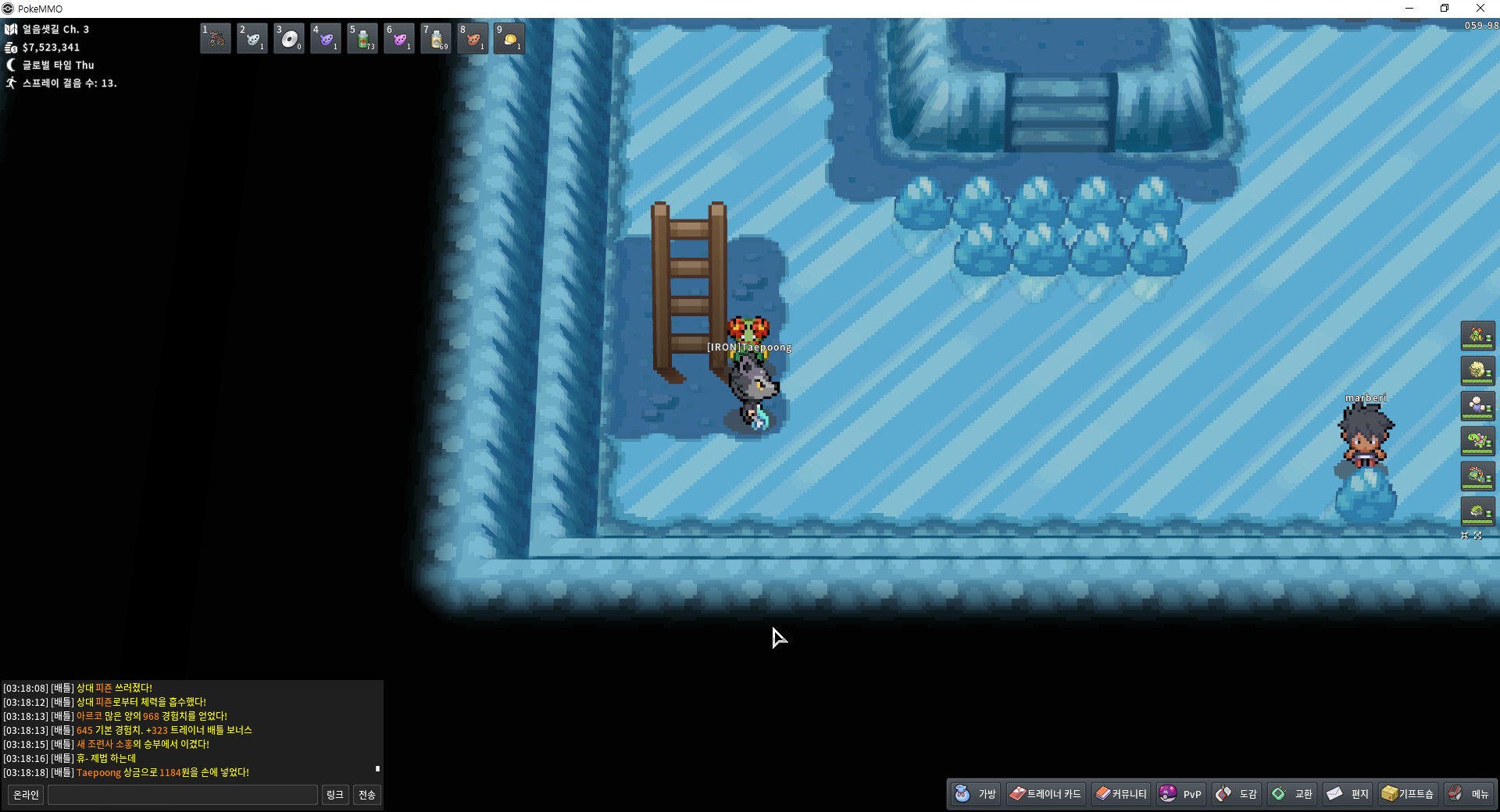Click the 링크 link button in chat
The width and height of the screenshot is (1500, 812).
tap(335, 795)
